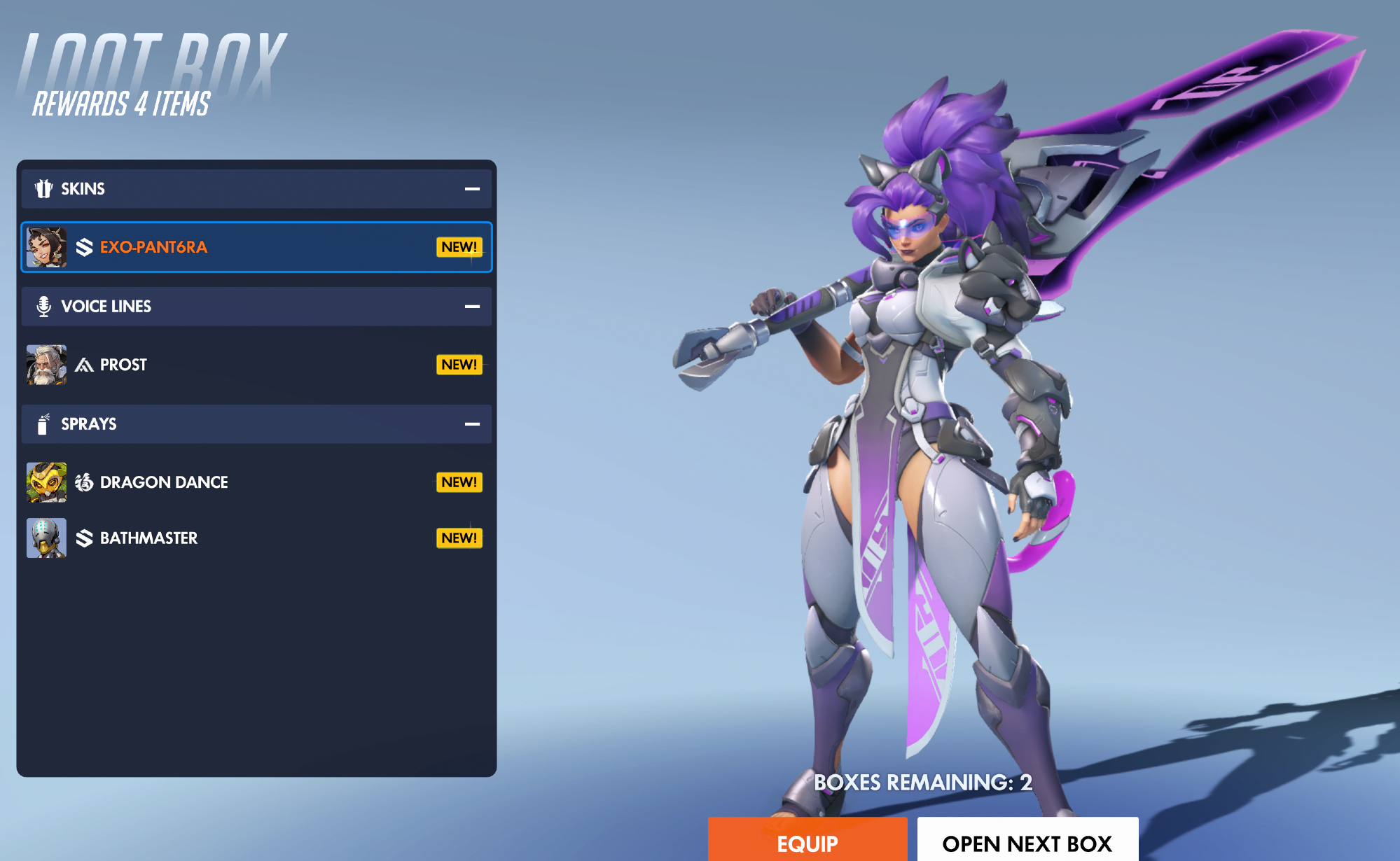Image resolution: width=1400 pixels, height=861 pixels.
Task: Minimize the Sprays category
Action: pos(472,424)
